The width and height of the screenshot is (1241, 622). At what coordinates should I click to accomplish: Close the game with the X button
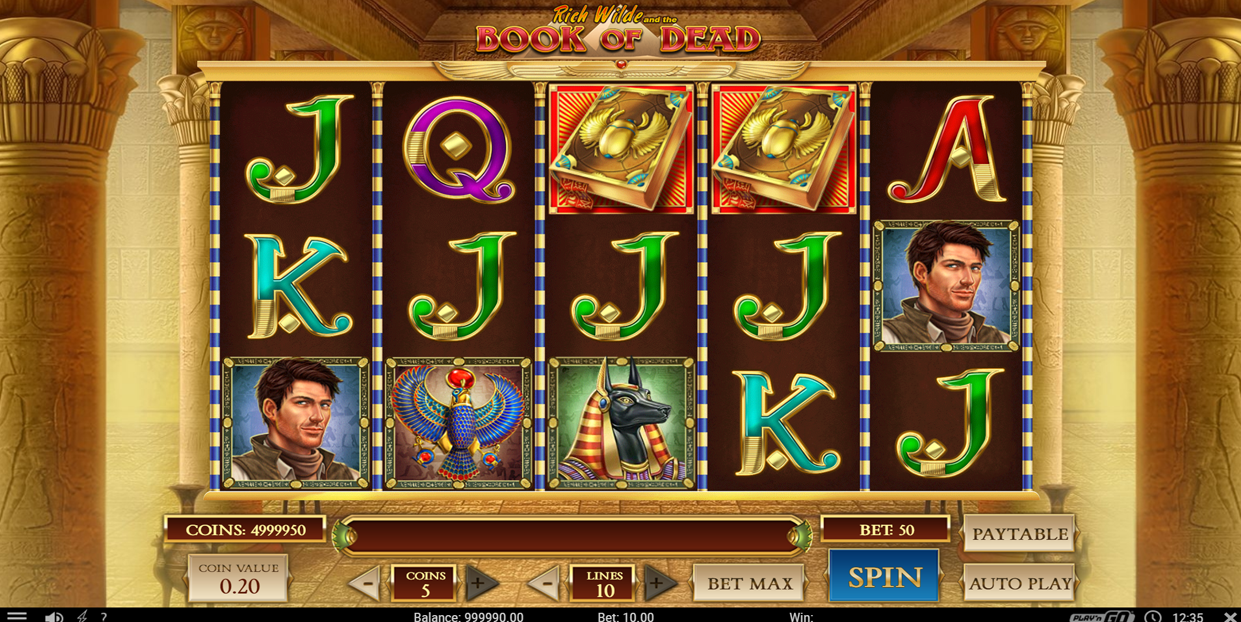tap(1230, 616)
